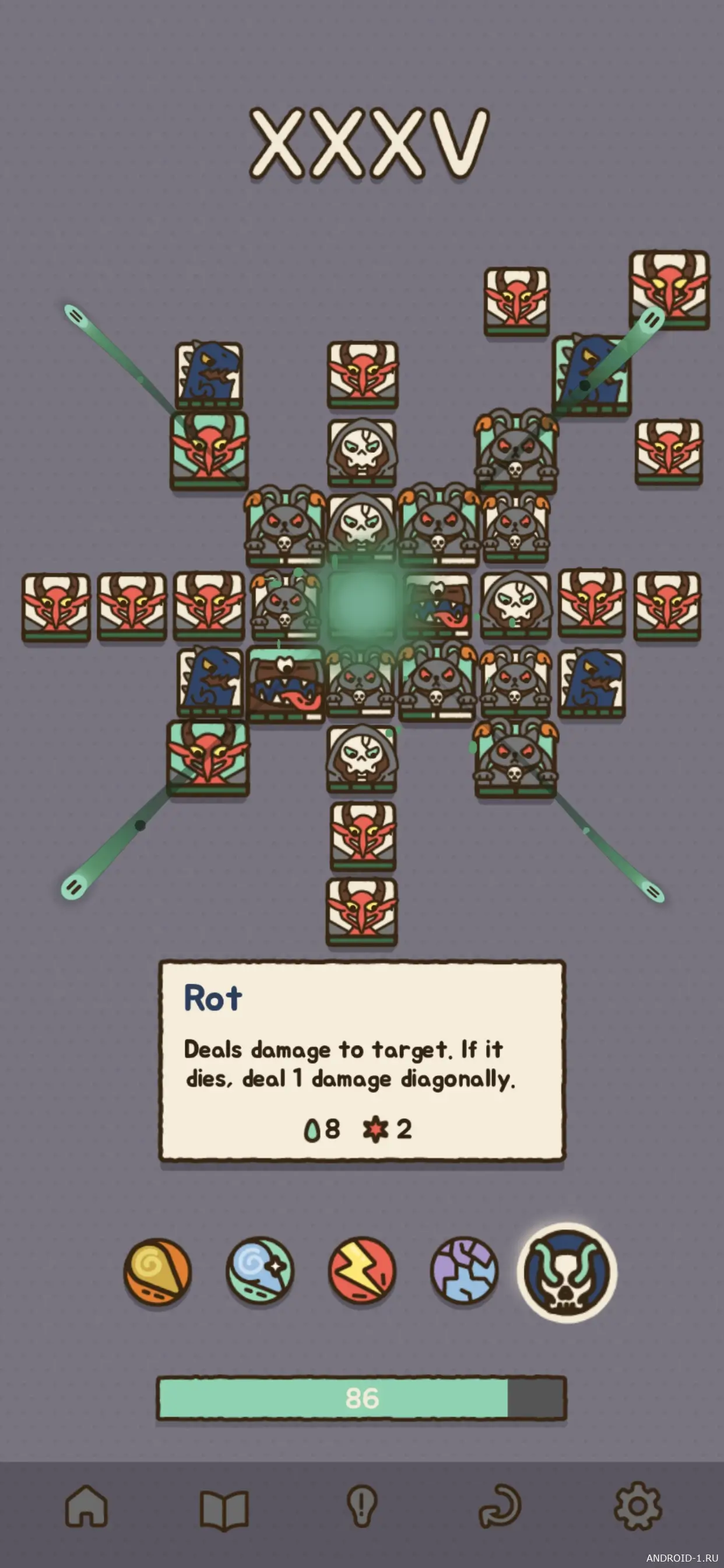Image resolution: width=724 pixels, height=1568 pixels.
Task: Open the settings gear
Action: 638,1507
